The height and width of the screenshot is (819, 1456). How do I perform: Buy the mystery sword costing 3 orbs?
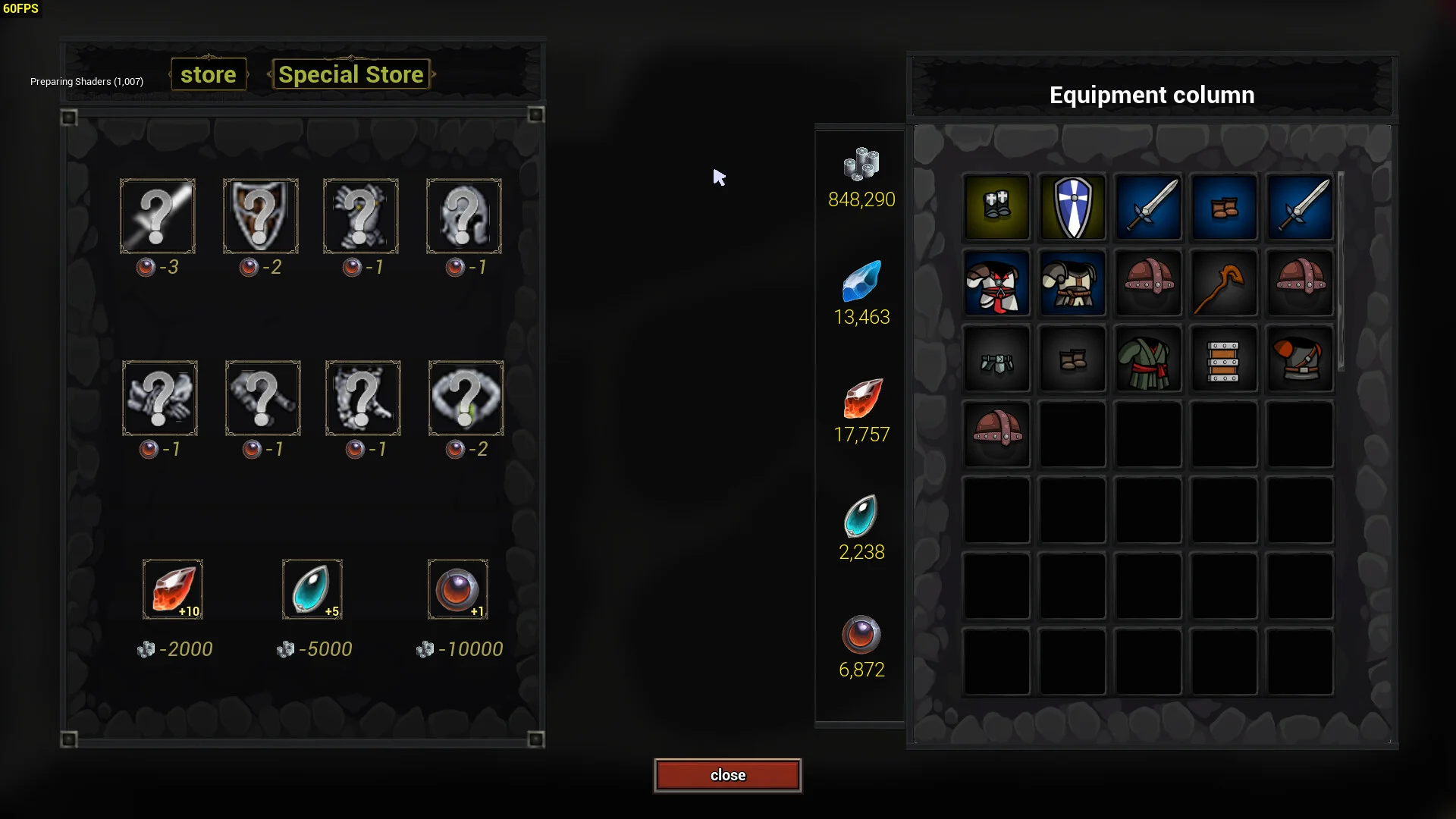pos(158,216)
